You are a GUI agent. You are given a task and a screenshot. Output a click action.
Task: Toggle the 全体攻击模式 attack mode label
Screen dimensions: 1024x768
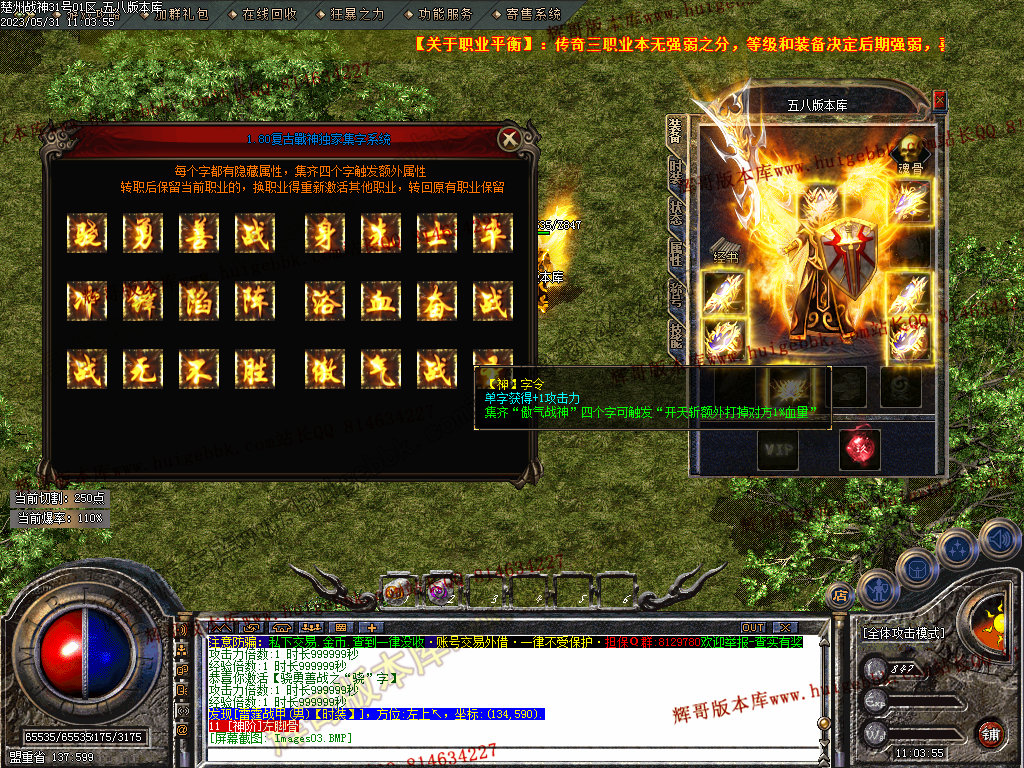(903, 633)
